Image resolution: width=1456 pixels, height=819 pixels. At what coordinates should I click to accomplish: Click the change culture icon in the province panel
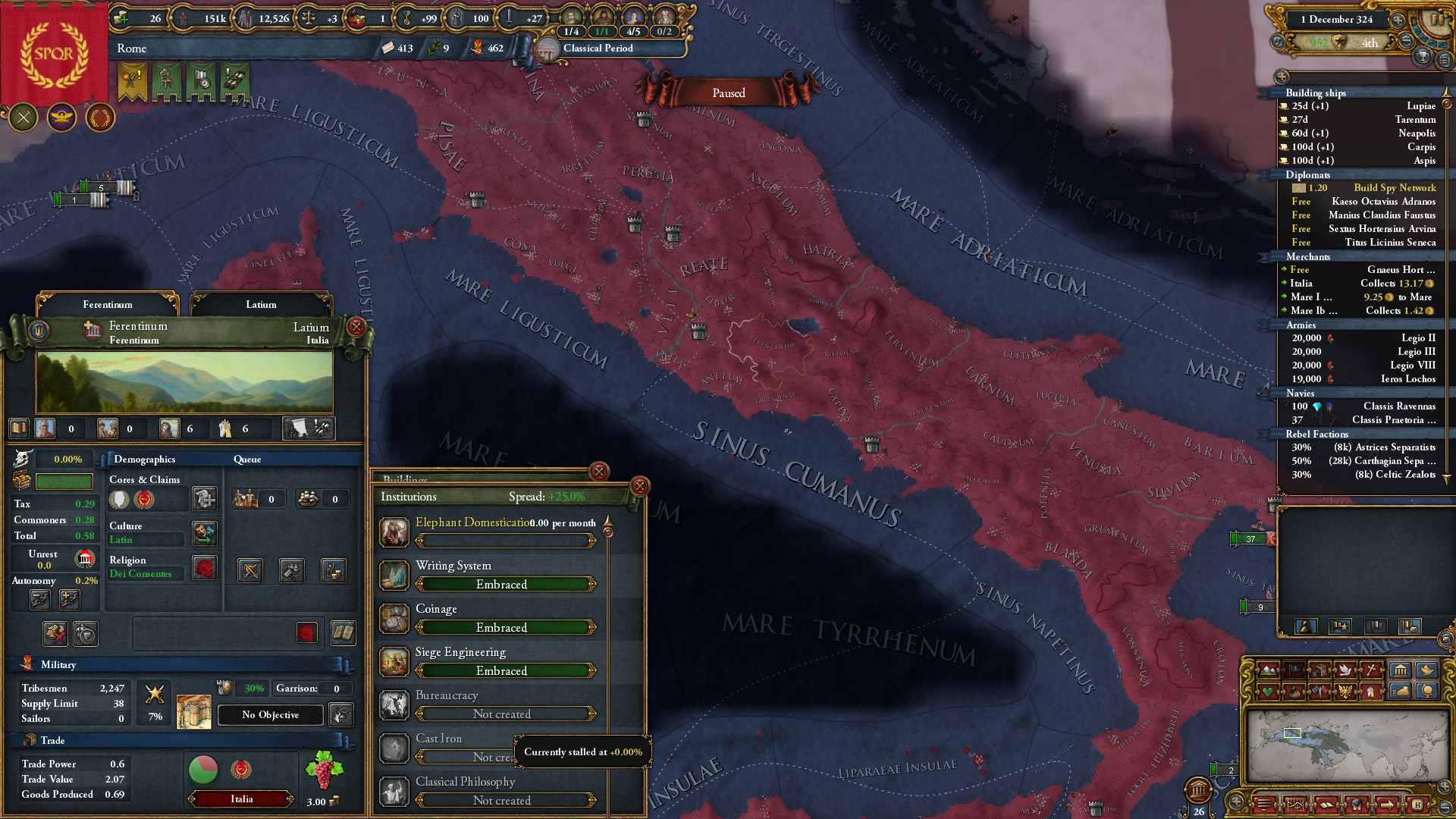coord(205,534)
